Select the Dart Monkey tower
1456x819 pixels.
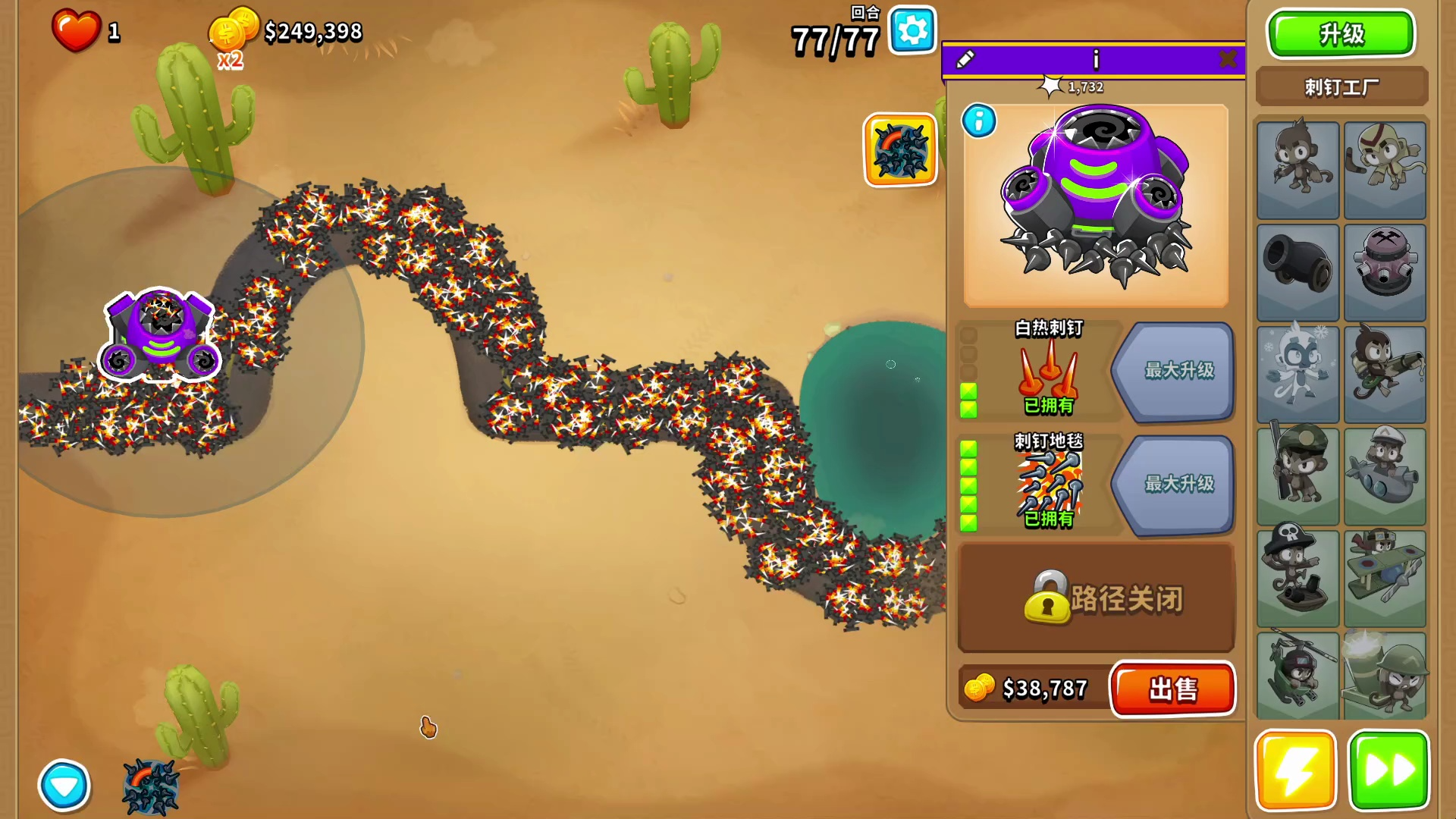tap(1298, 170)
